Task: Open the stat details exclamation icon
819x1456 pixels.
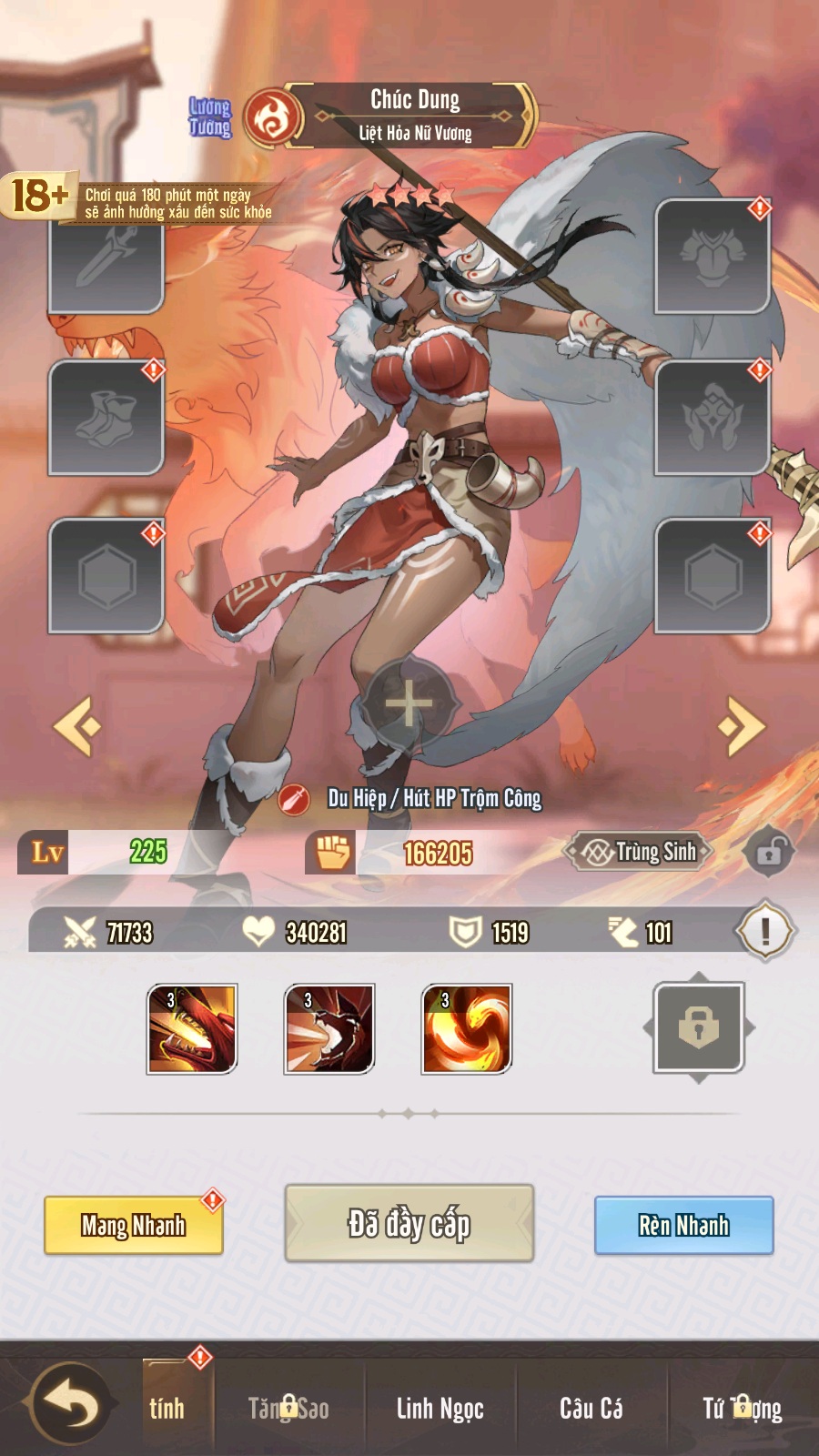Action: pyautogui.click(x=765, y=931)
